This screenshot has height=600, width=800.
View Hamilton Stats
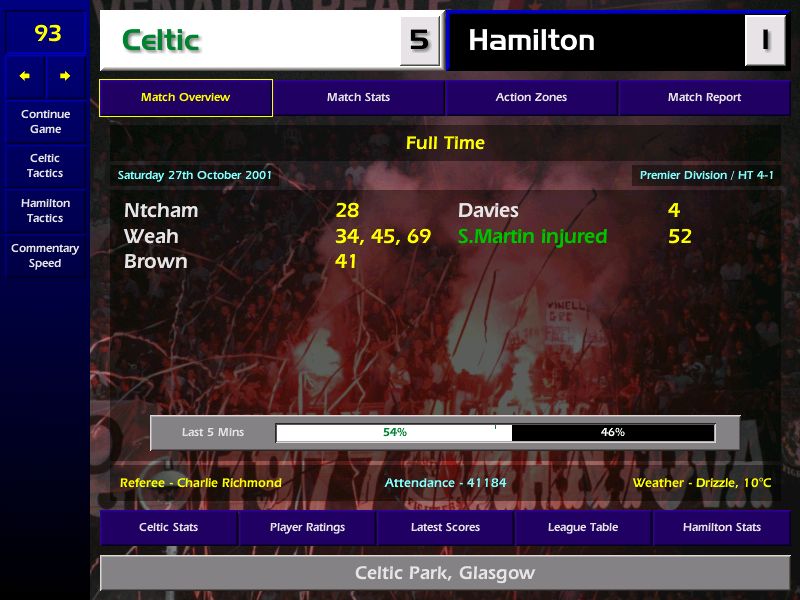click(x=721, y=527)
